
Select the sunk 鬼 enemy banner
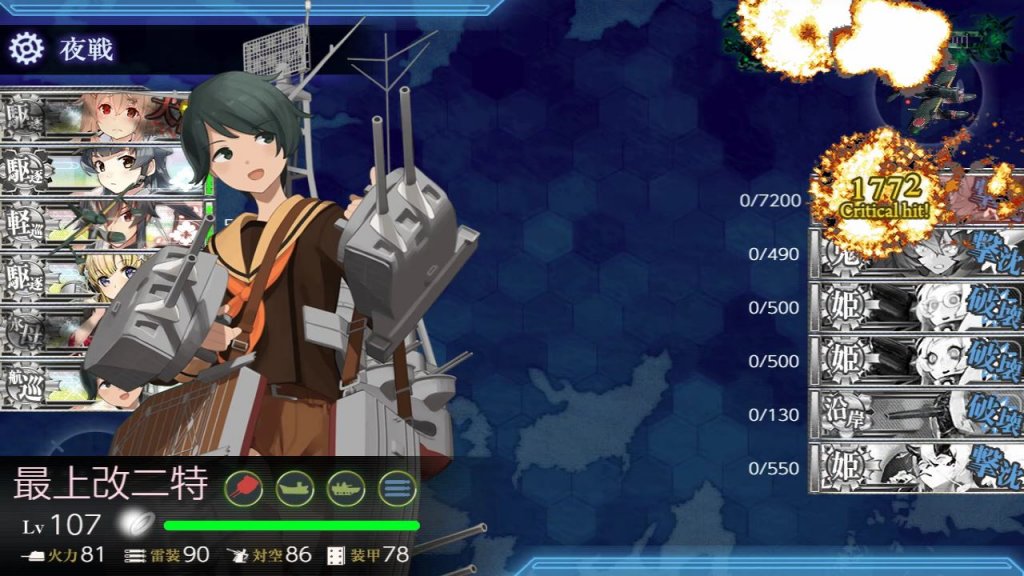(915, 254)
